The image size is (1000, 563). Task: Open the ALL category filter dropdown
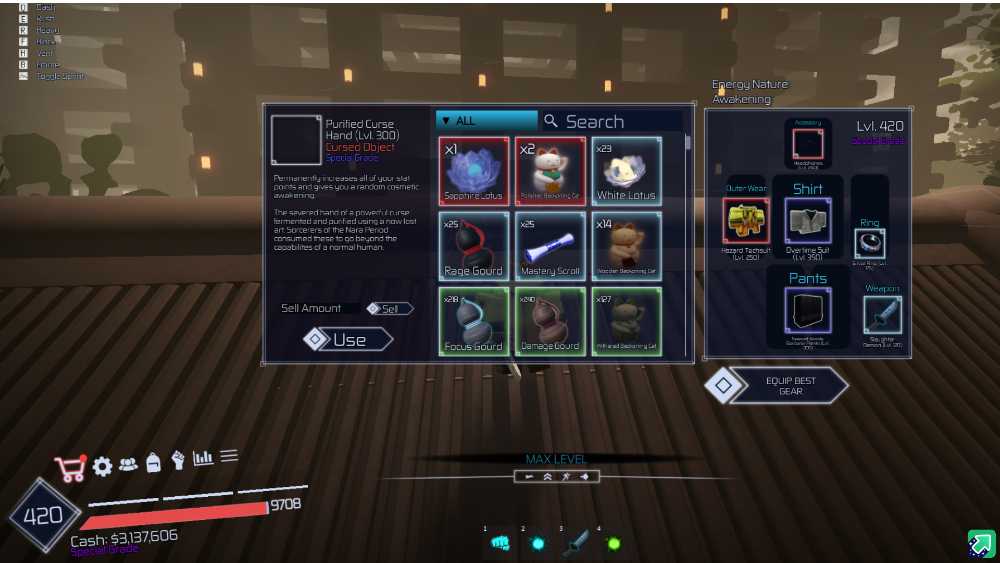click(486, 121)
